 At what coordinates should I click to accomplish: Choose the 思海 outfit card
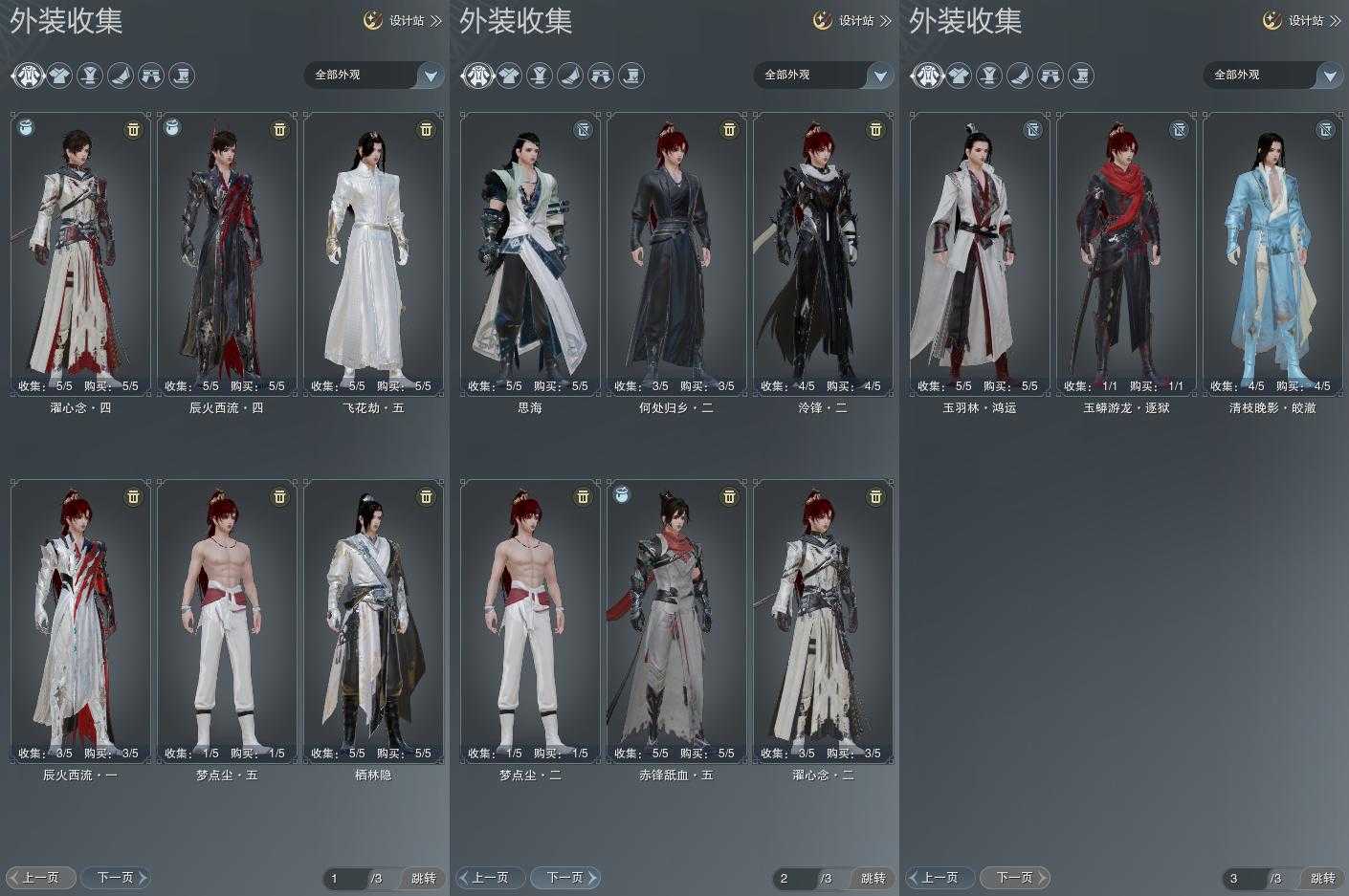pos(530,253)
